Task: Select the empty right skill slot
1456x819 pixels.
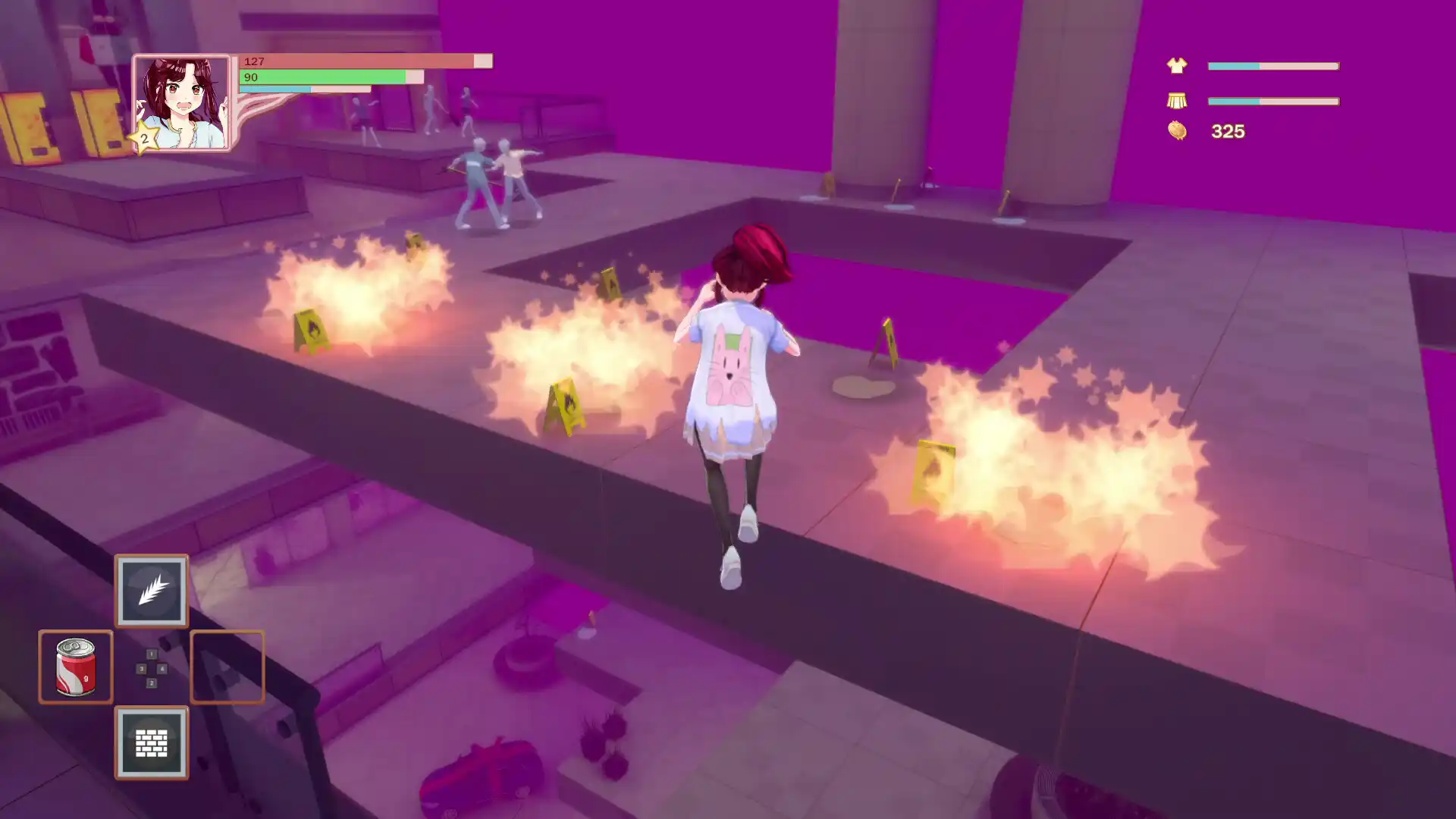Action: point(227,667)
